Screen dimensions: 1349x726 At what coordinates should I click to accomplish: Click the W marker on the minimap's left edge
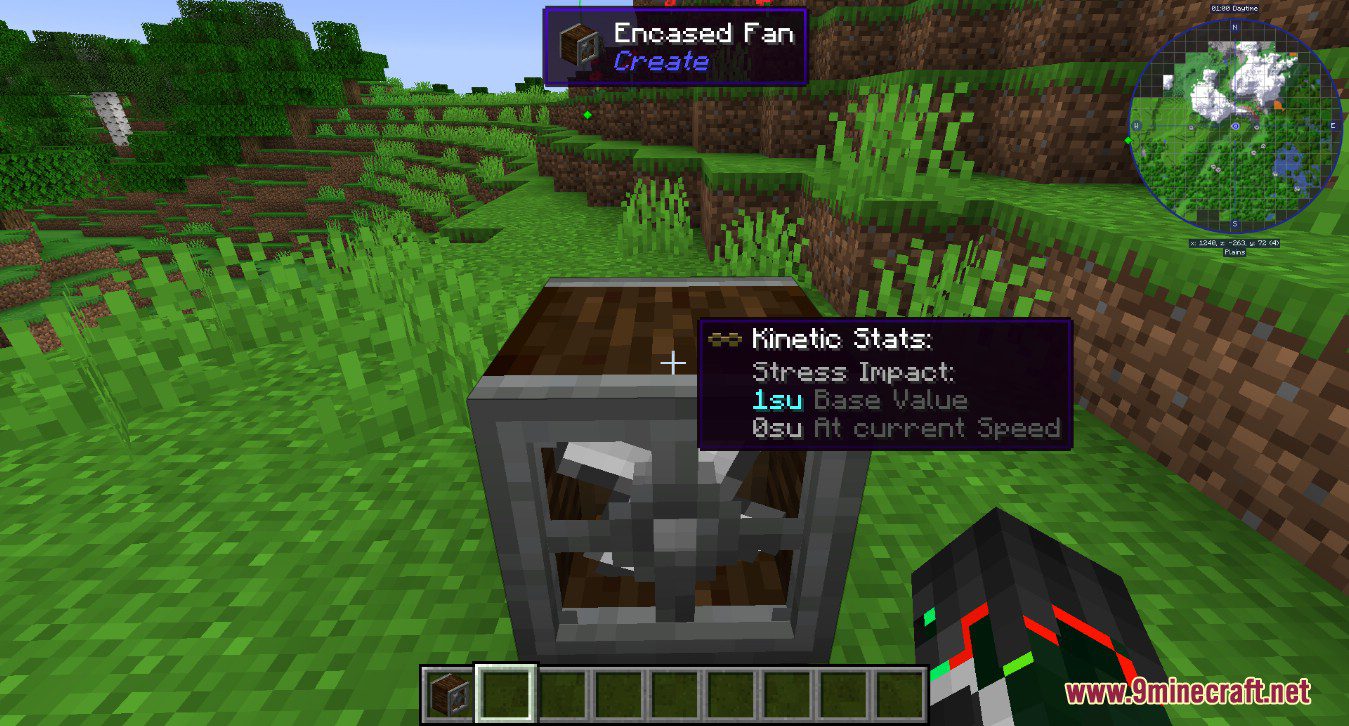(1135, 125)
